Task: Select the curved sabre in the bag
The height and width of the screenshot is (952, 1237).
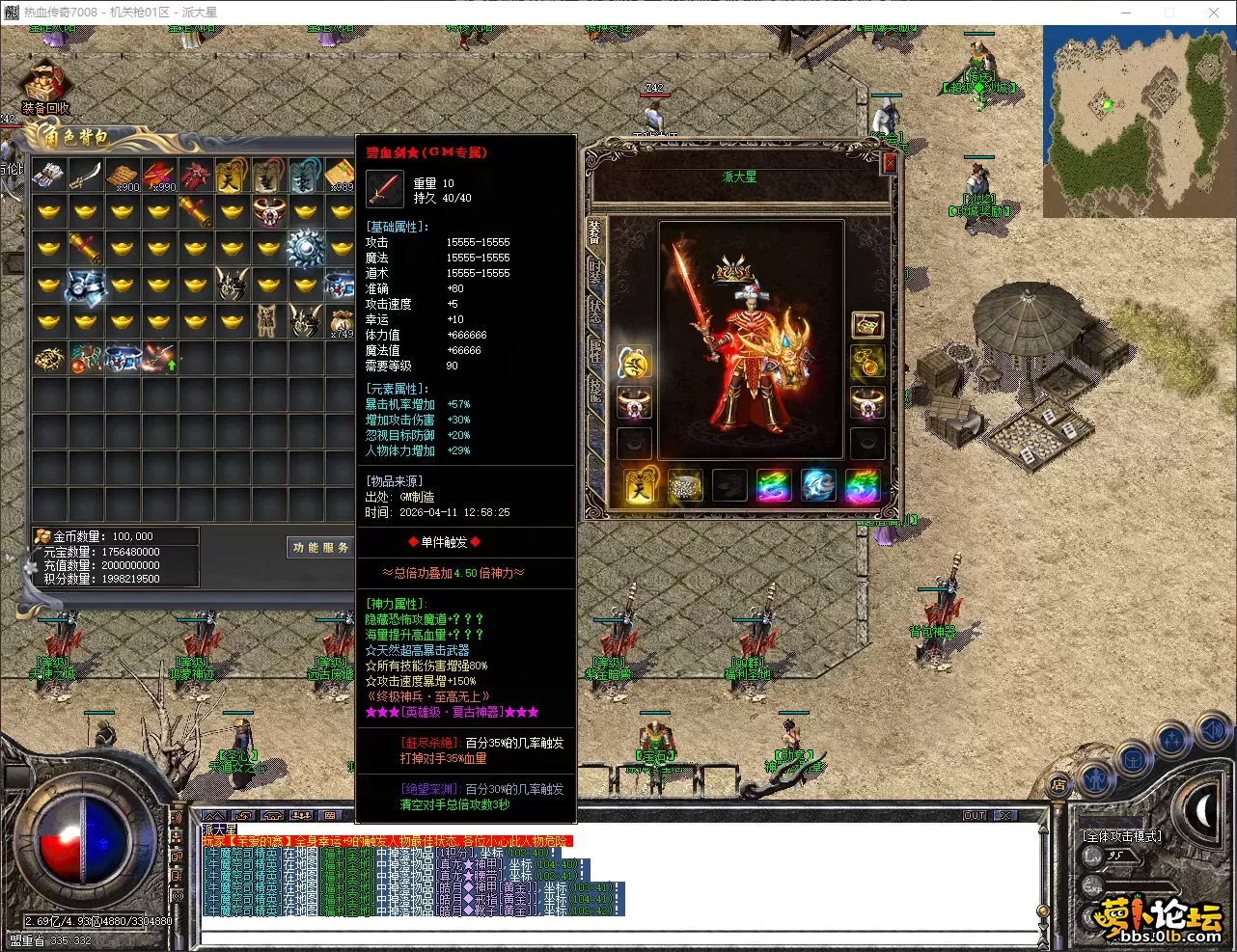Action: click(x=85, y=175)
